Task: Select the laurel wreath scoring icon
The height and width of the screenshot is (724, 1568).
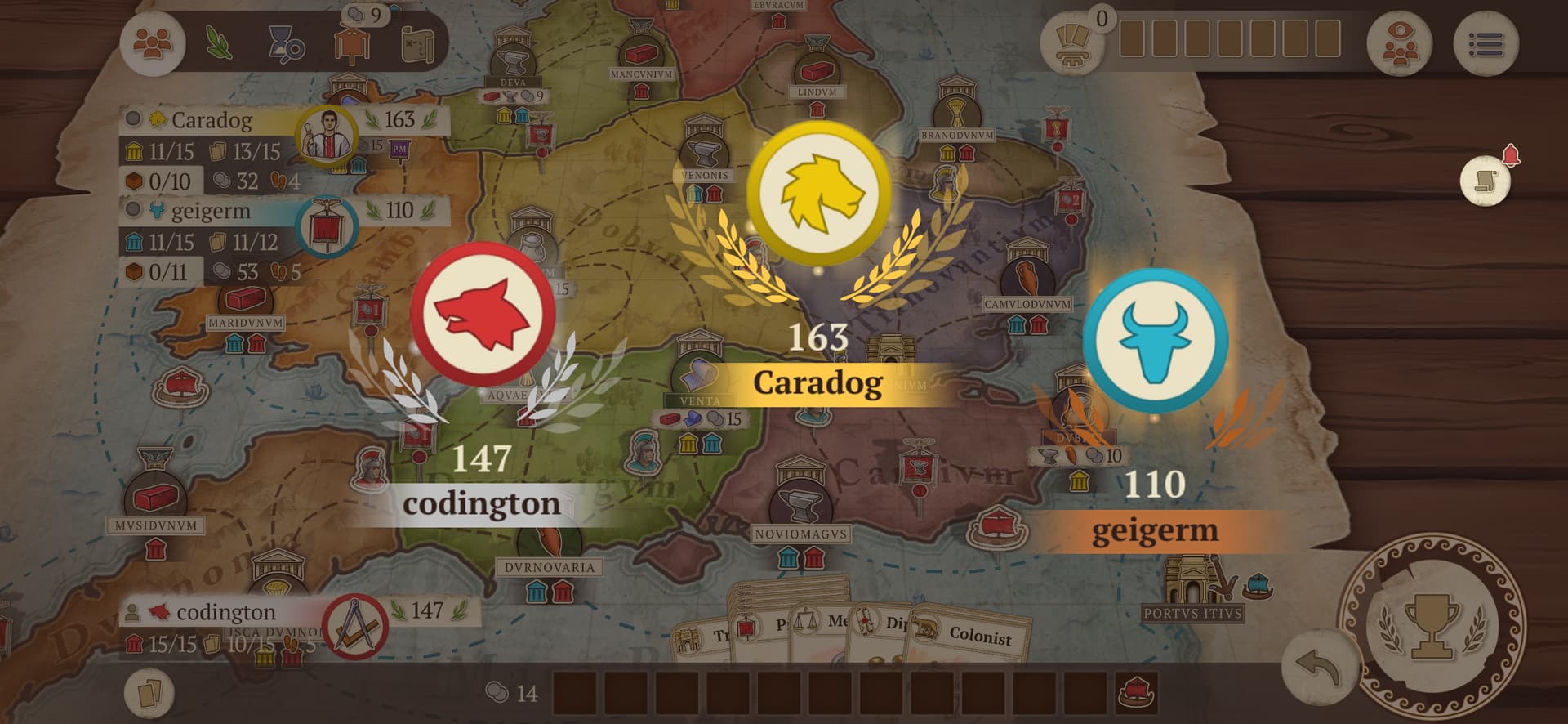Action: point(218,42)
